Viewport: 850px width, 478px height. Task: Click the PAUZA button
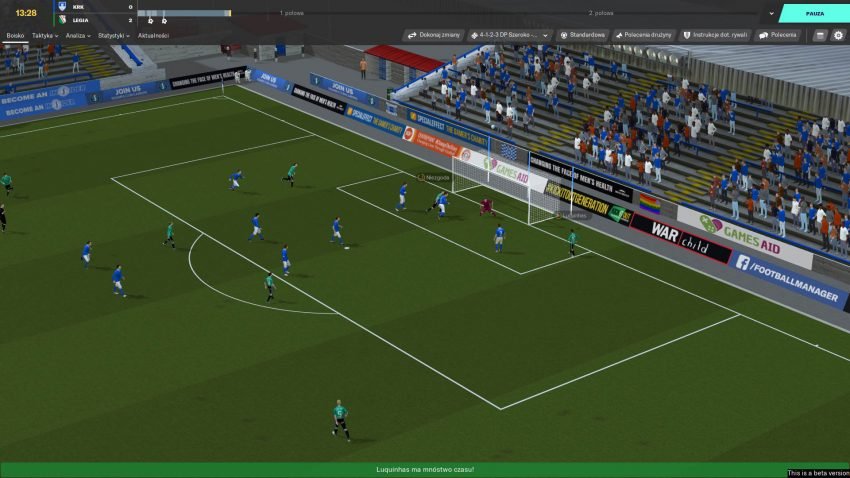813,13
